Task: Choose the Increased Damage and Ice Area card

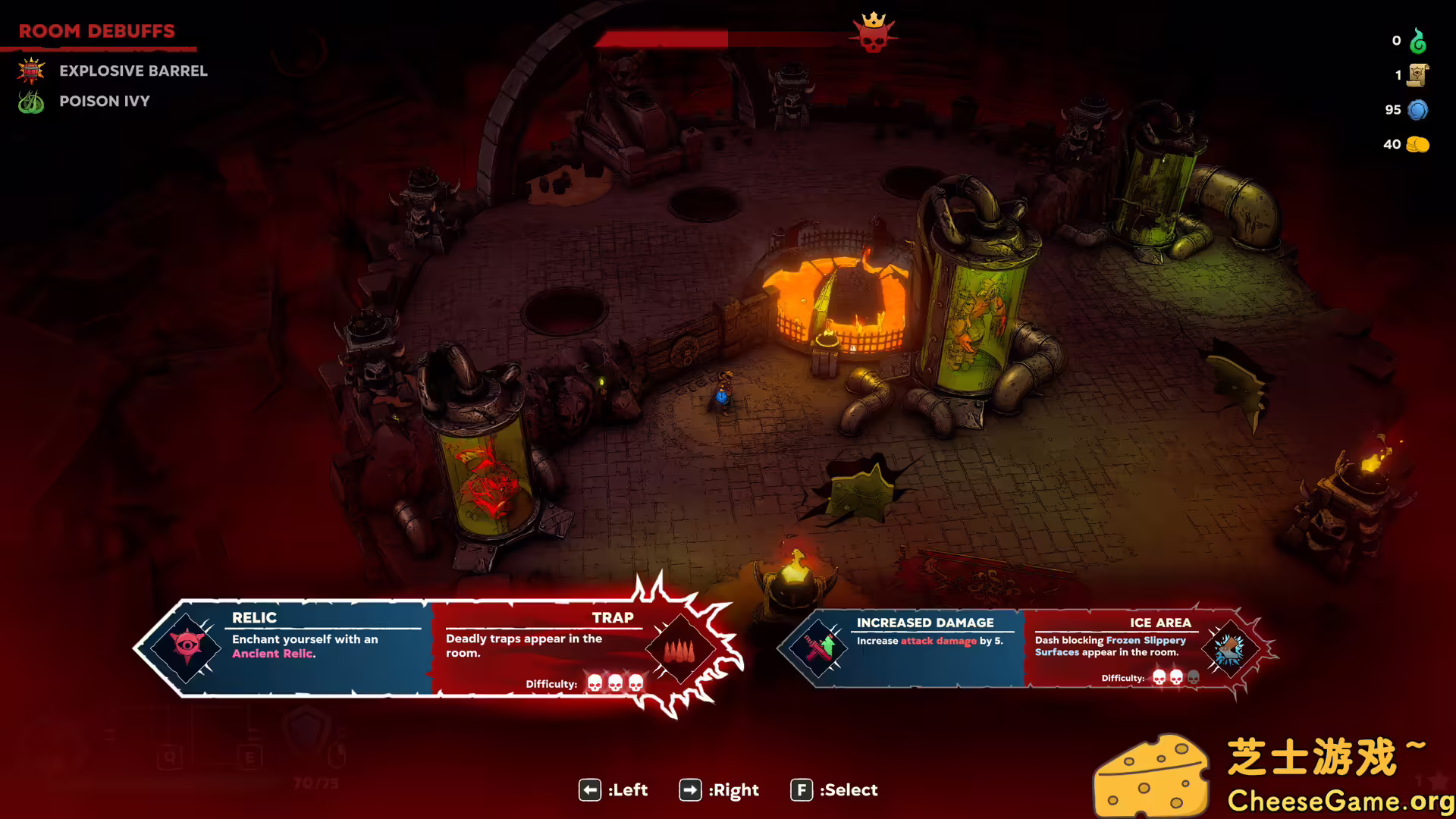Action: coord(1024,648)
